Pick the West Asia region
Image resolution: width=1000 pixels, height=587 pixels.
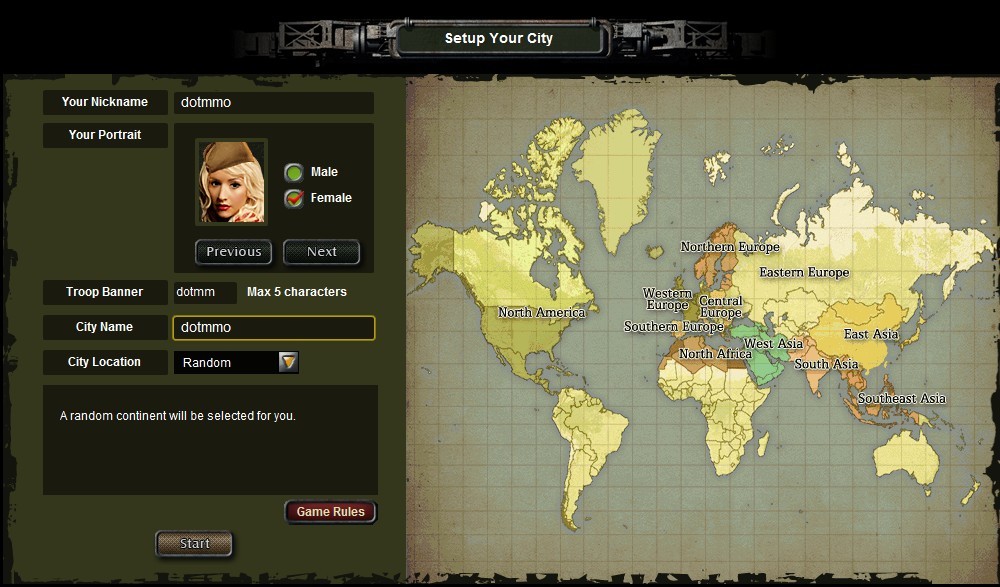773,344
